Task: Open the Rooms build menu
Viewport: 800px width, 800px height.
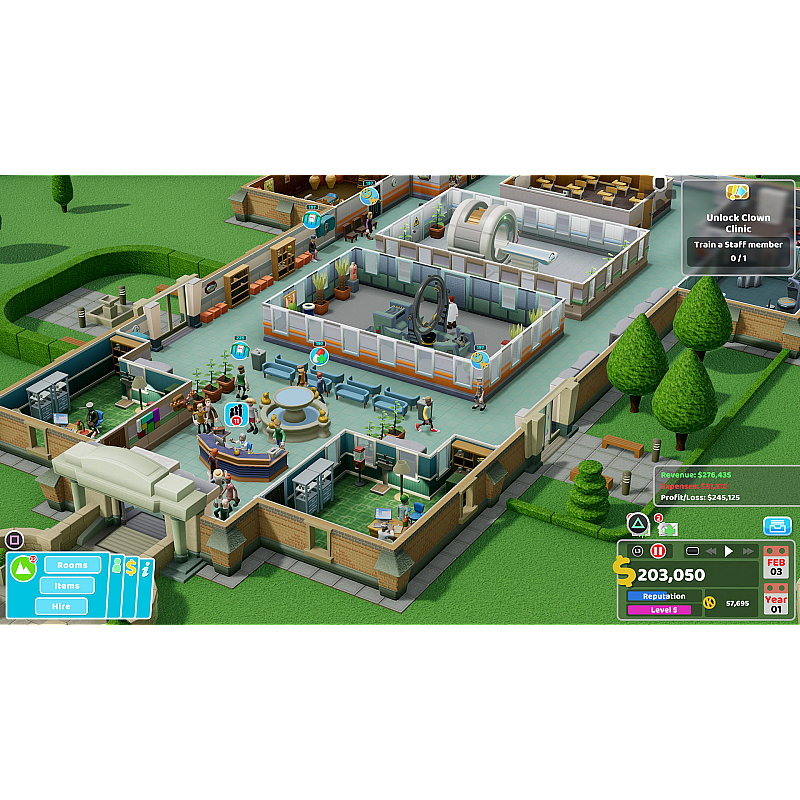Action: [x=72, y=565]
